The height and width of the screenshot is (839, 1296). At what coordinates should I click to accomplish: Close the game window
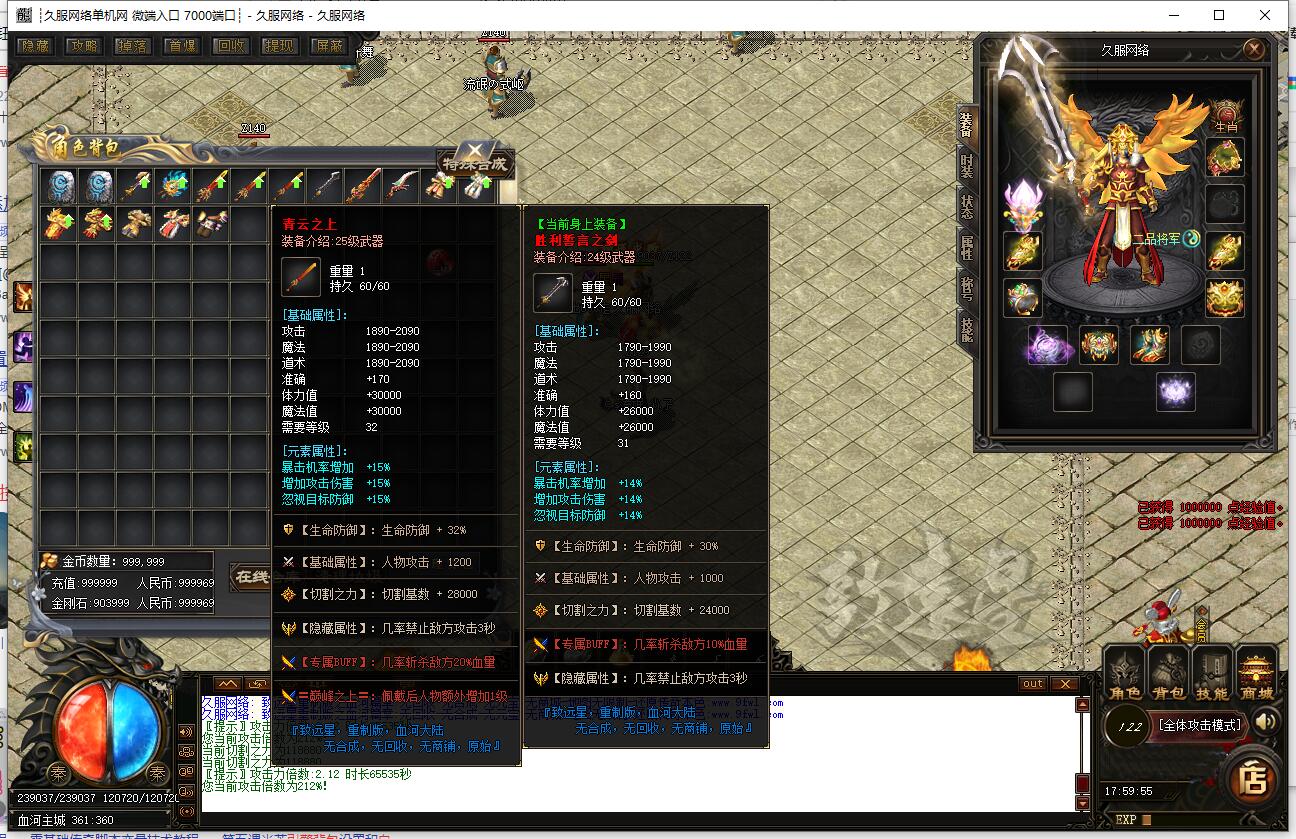1265,15
